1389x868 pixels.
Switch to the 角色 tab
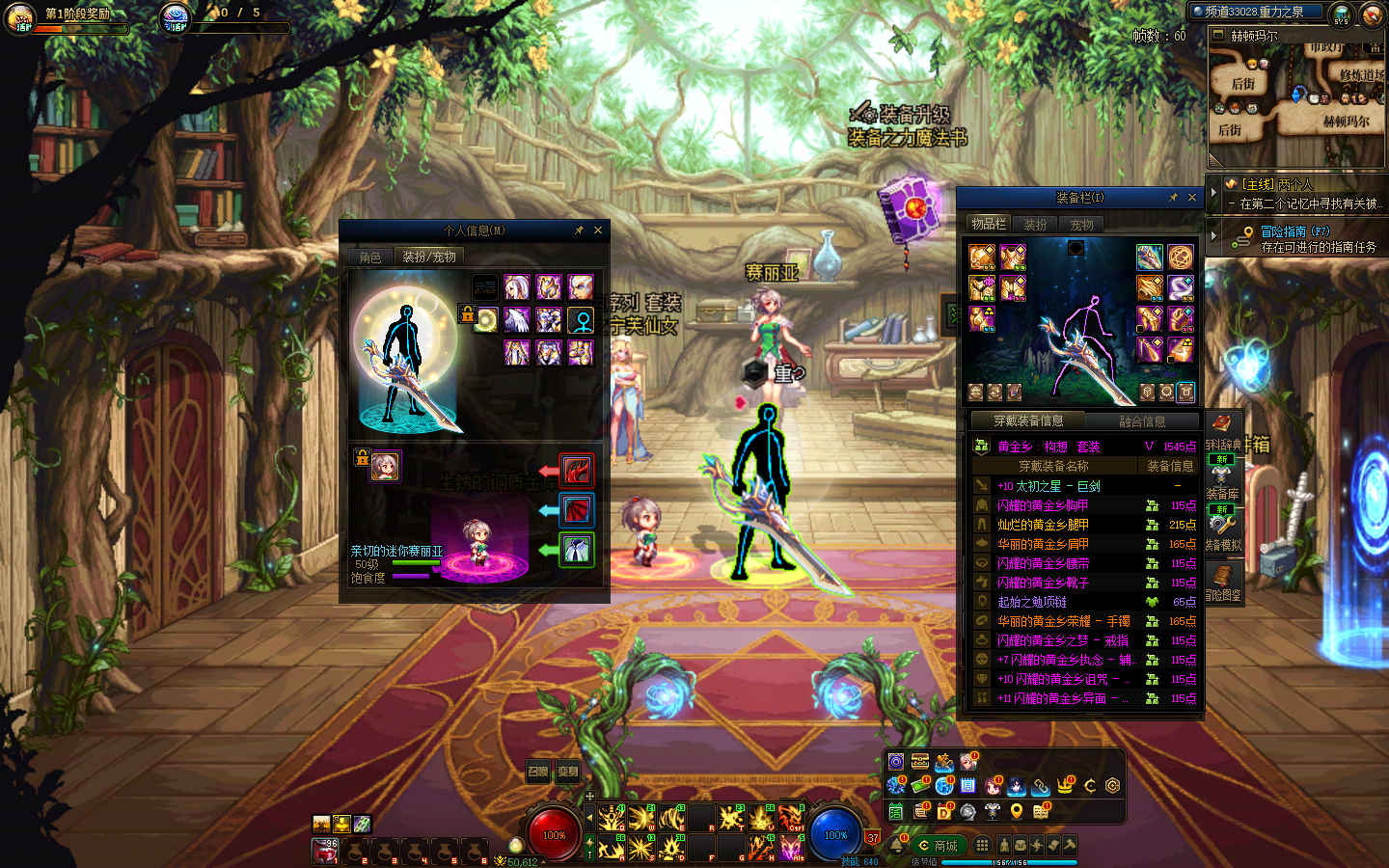pos(370,258)
